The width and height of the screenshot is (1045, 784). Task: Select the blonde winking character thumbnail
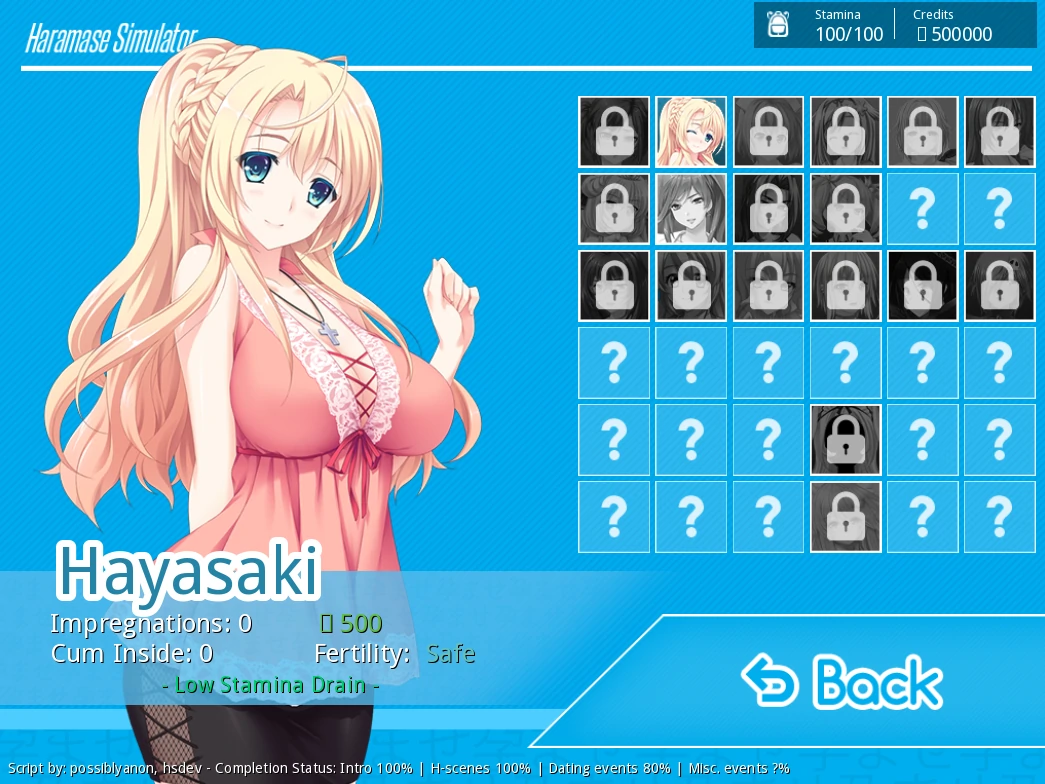(691, 132)
